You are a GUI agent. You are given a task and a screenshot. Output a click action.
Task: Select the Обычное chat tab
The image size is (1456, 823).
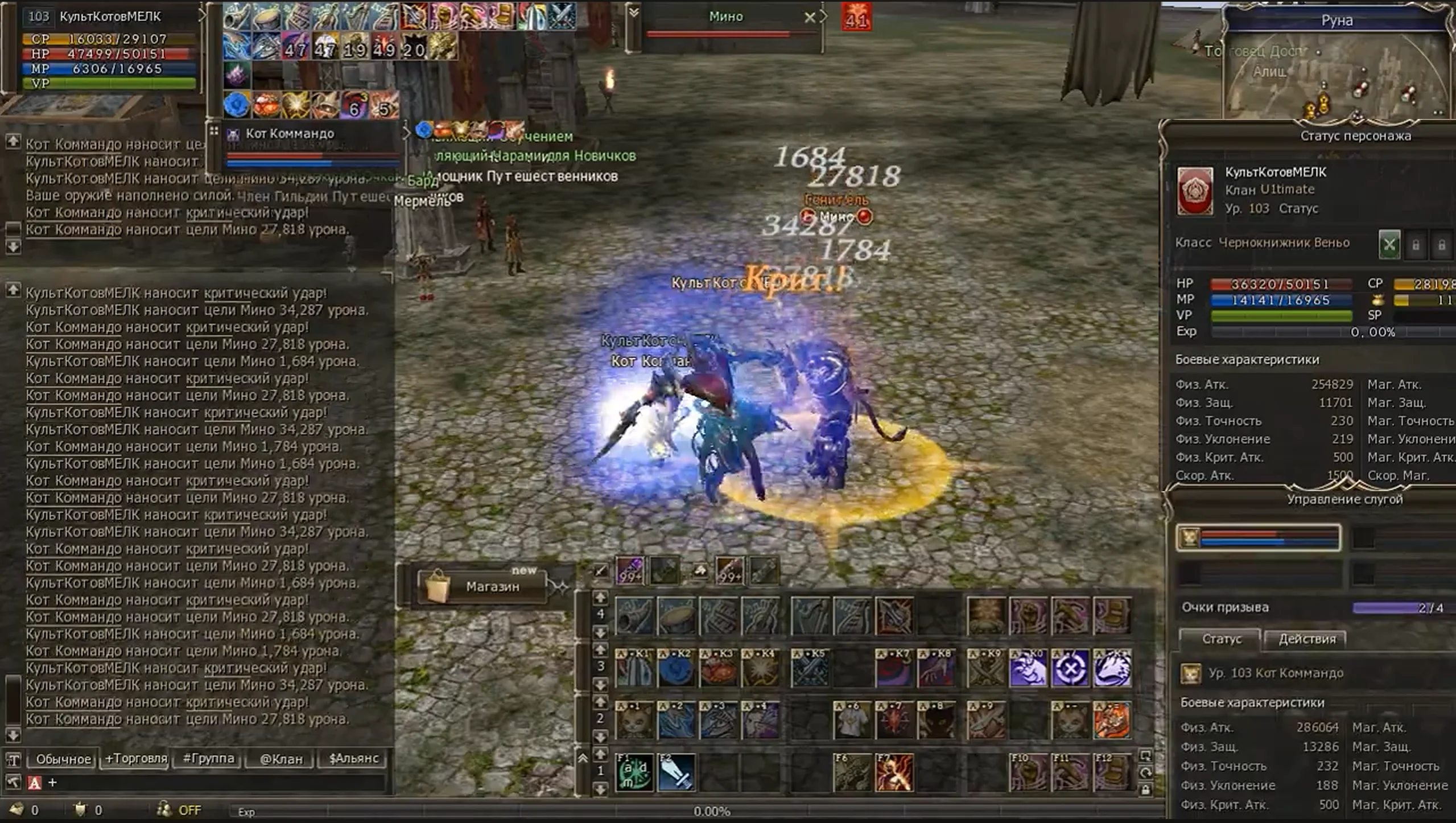point(63,758)
